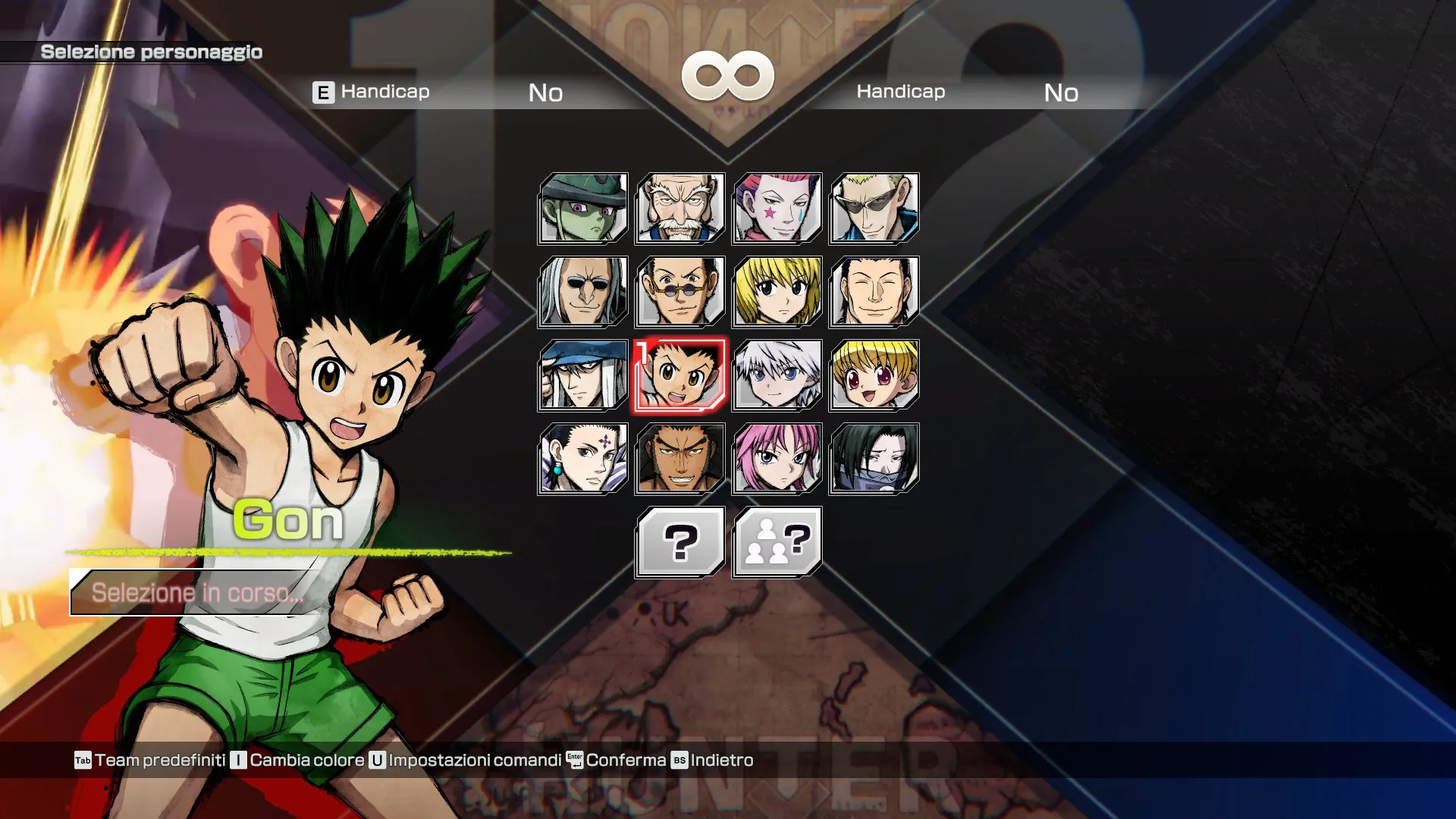Pick Chrollo with the forehead cross tattoo
This screenshot has height=819, width=1456.
coord(583,459)
